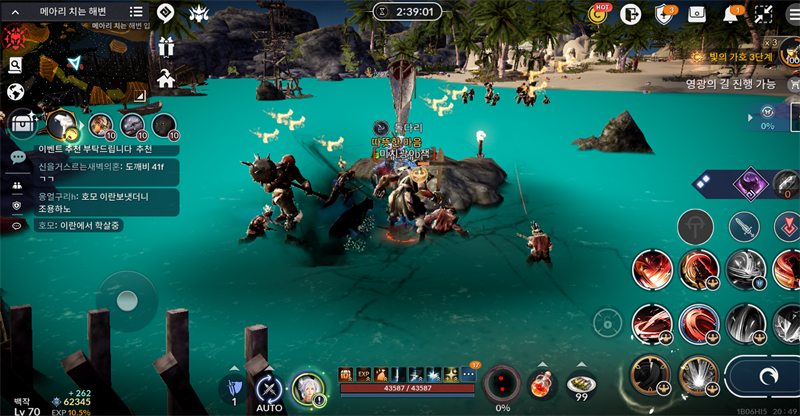800x416 pixels.
Task: Open notifications bell icon
Action: tap(731, 14)
